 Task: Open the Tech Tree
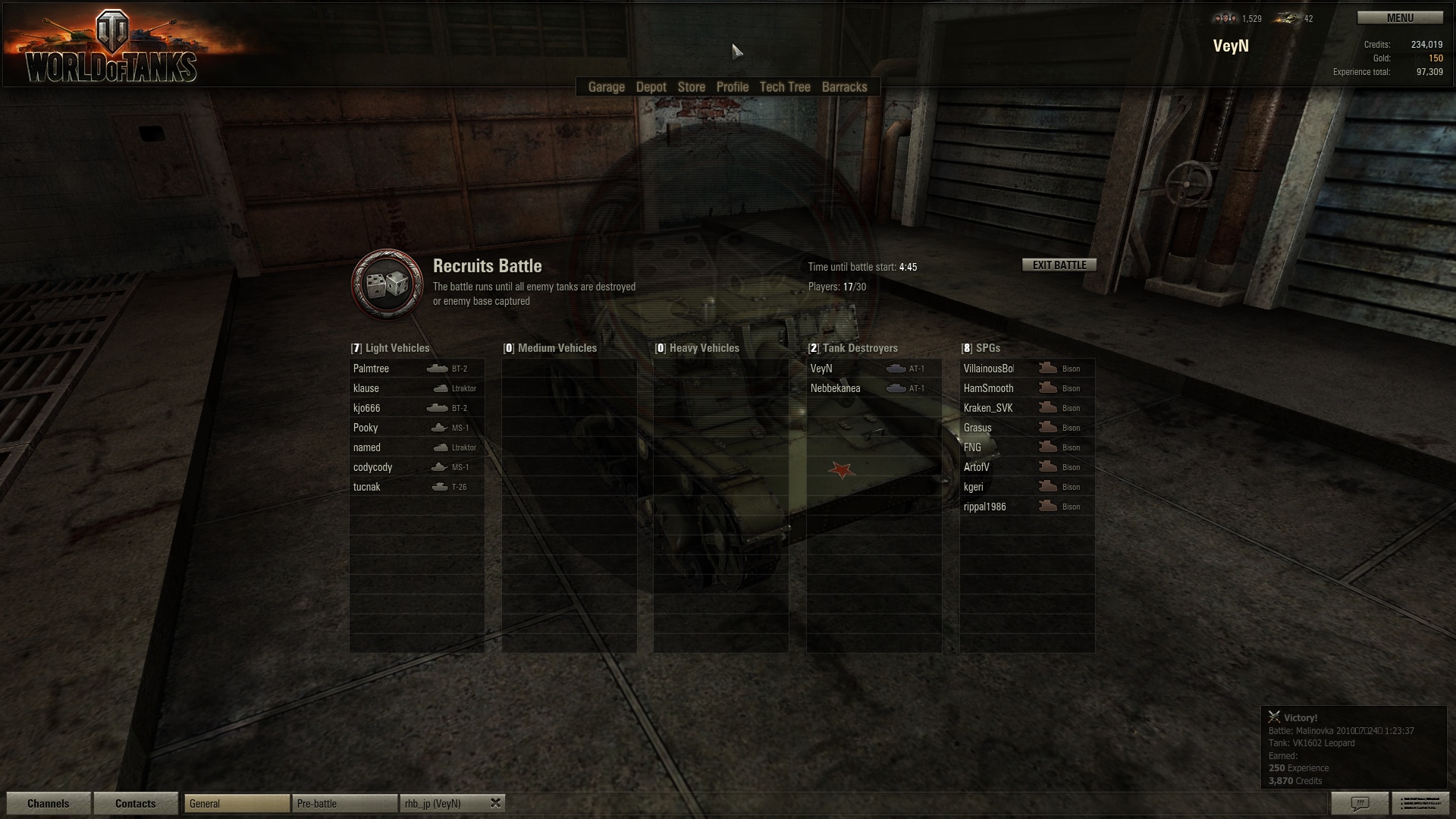tap(785, 87)
